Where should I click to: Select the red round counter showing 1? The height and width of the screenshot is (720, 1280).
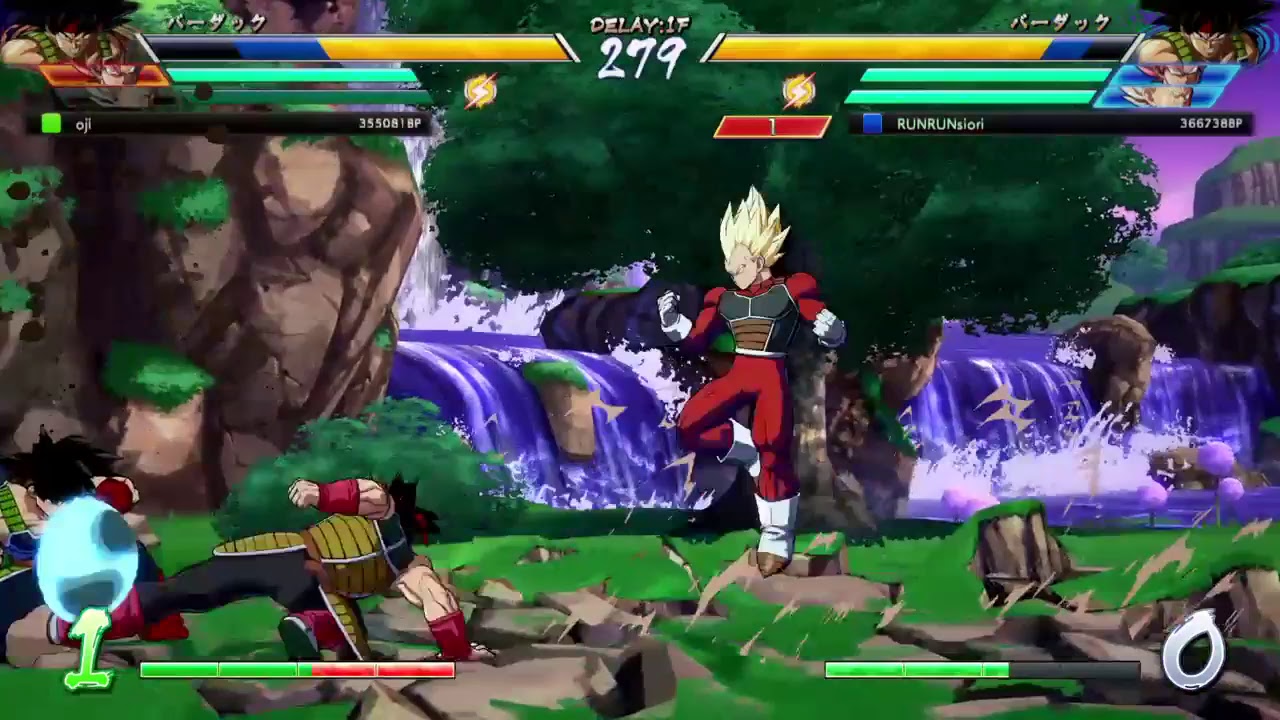coord(772,124)
